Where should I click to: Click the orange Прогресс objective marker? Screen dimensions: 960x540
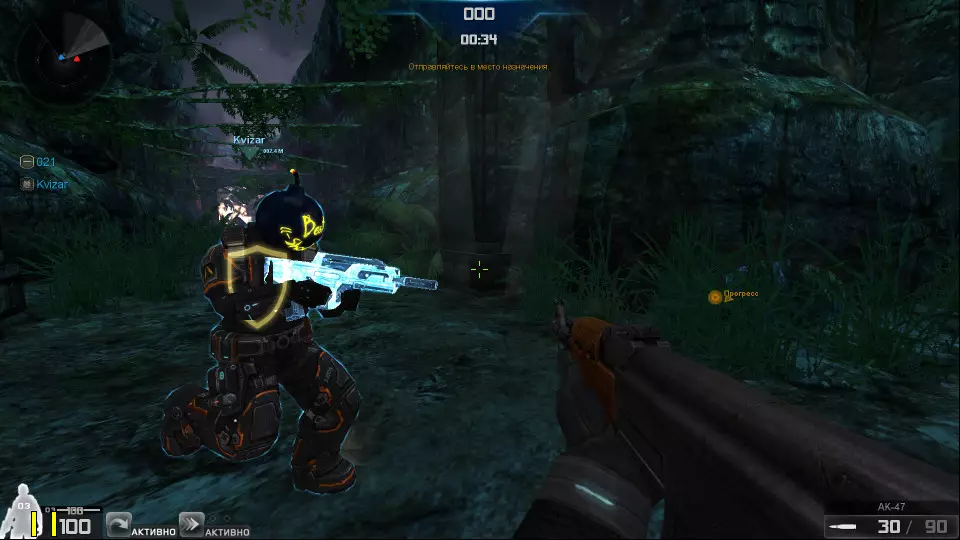click(715, 297)
